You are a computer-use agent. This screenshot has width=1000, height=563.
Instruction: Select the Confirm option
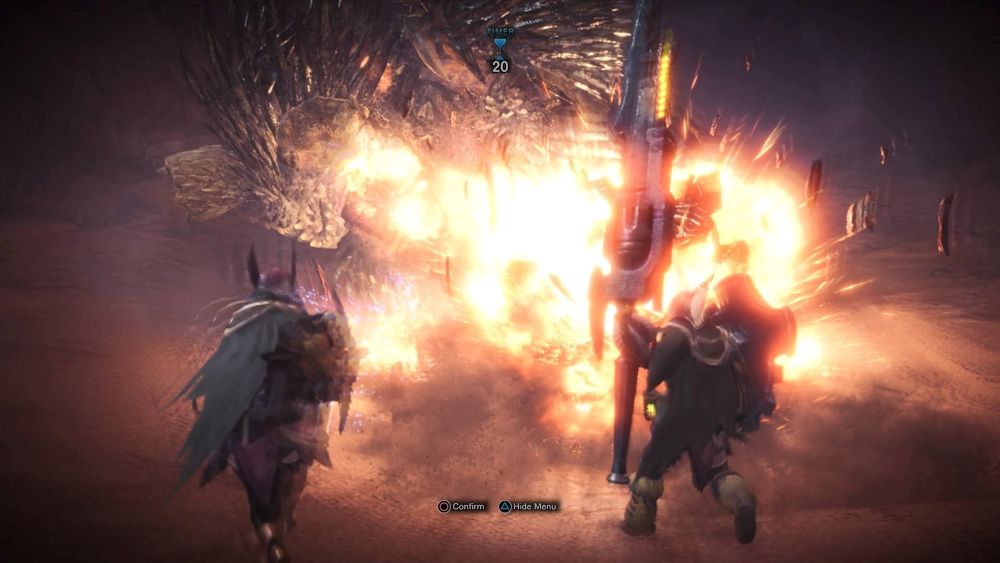[461, 507]
